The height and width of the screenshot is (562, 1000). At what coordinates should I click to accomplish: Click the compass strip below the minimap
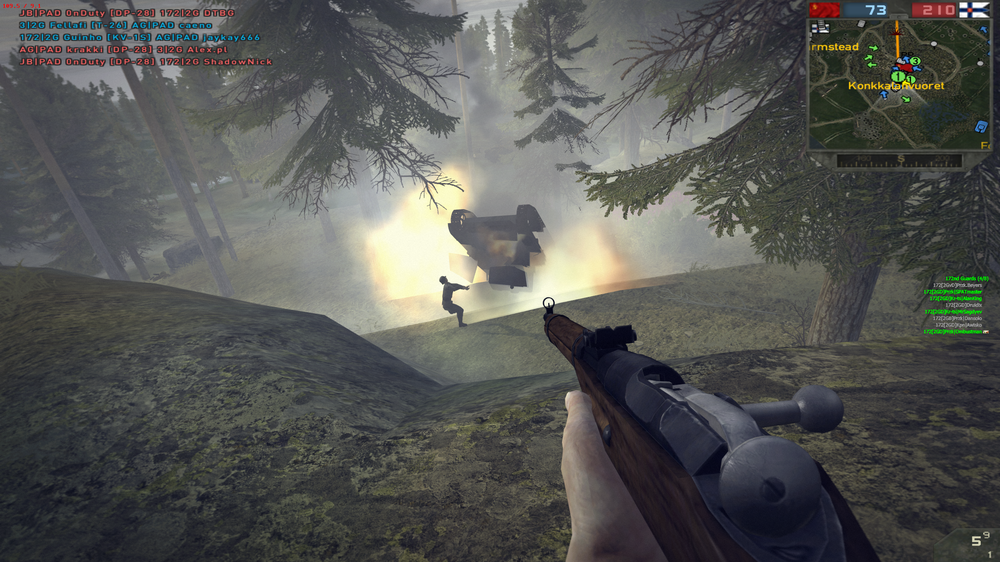pos(900,159)
